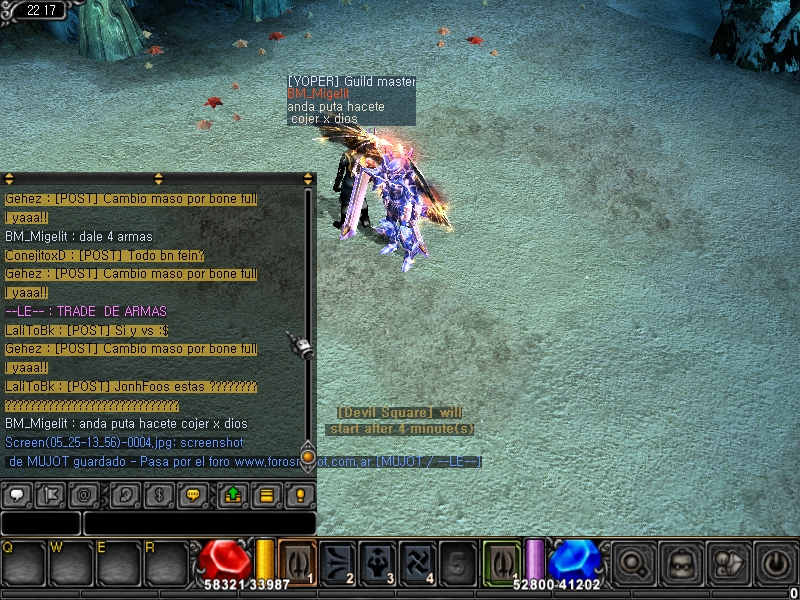Activate skill slot 1
The width and height of the screenshot is (800, 600).
pyautogui.click(x=297, y=562)
